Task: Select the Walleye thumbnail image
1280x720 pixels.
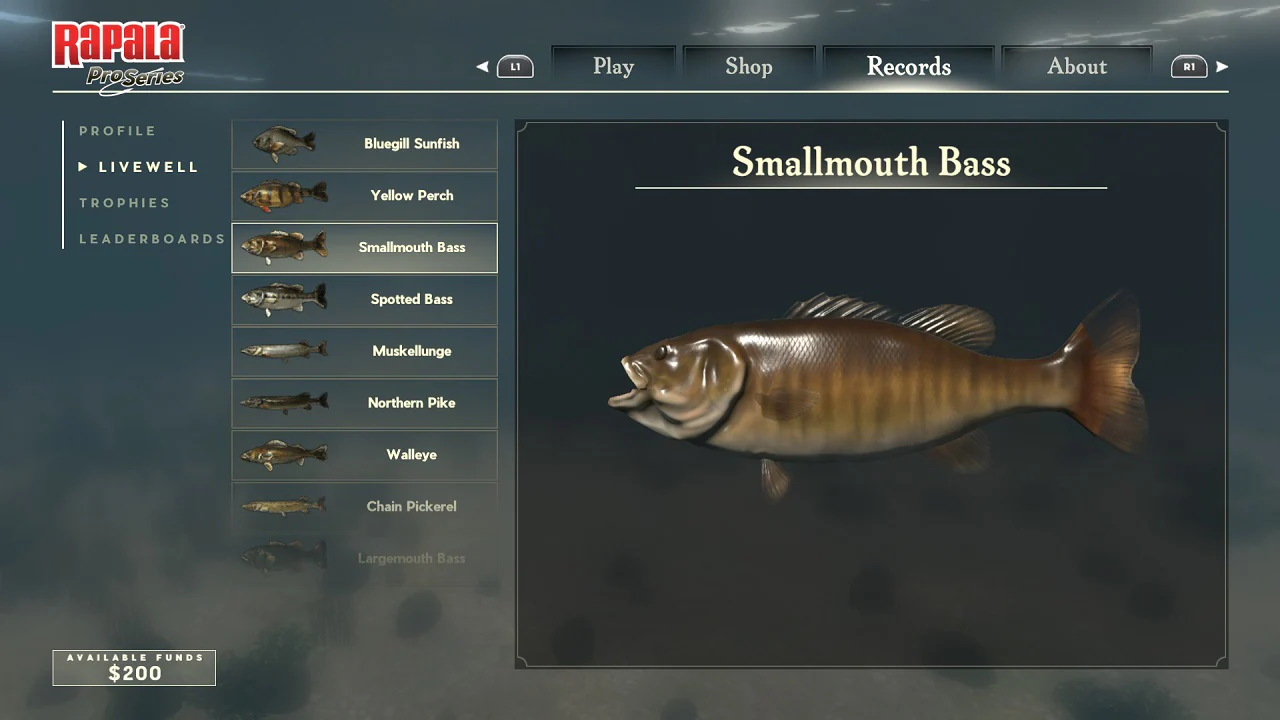Action: [281, 455]
